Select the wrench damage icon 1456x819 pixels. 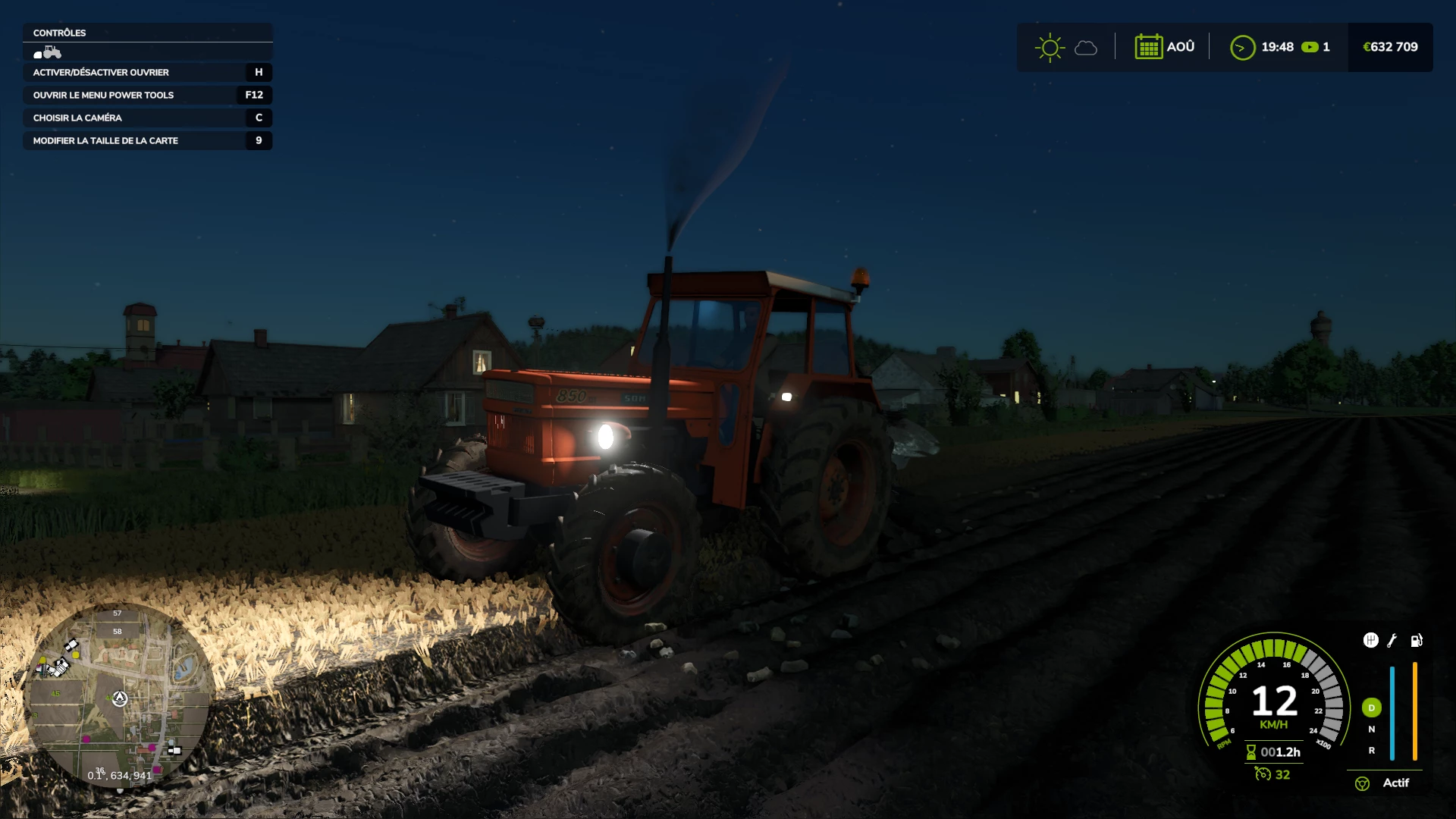click(x=1392, y=641)
